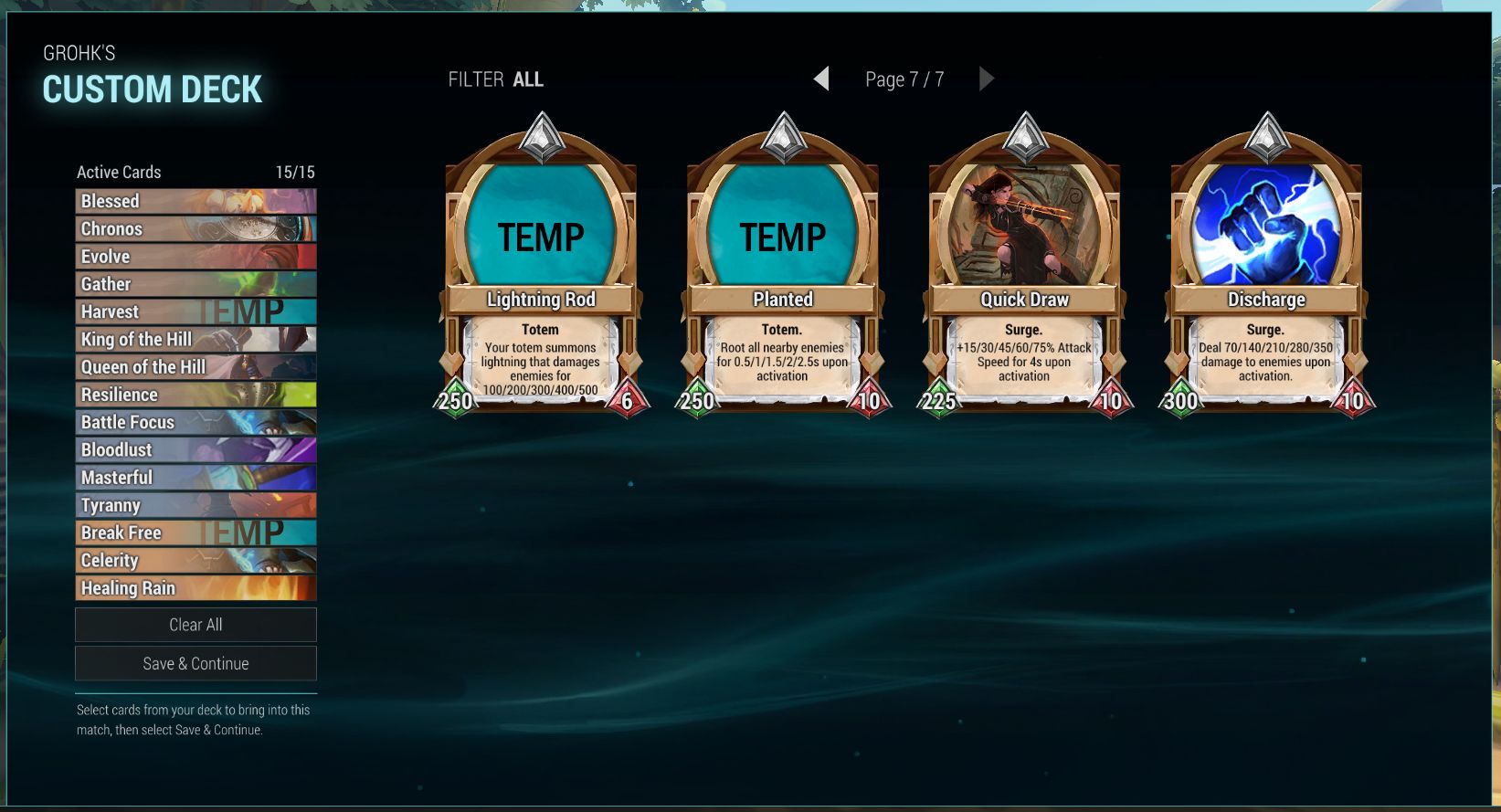Select Queen of the Hill from the list
The image size is (1501, 812).
196,366
